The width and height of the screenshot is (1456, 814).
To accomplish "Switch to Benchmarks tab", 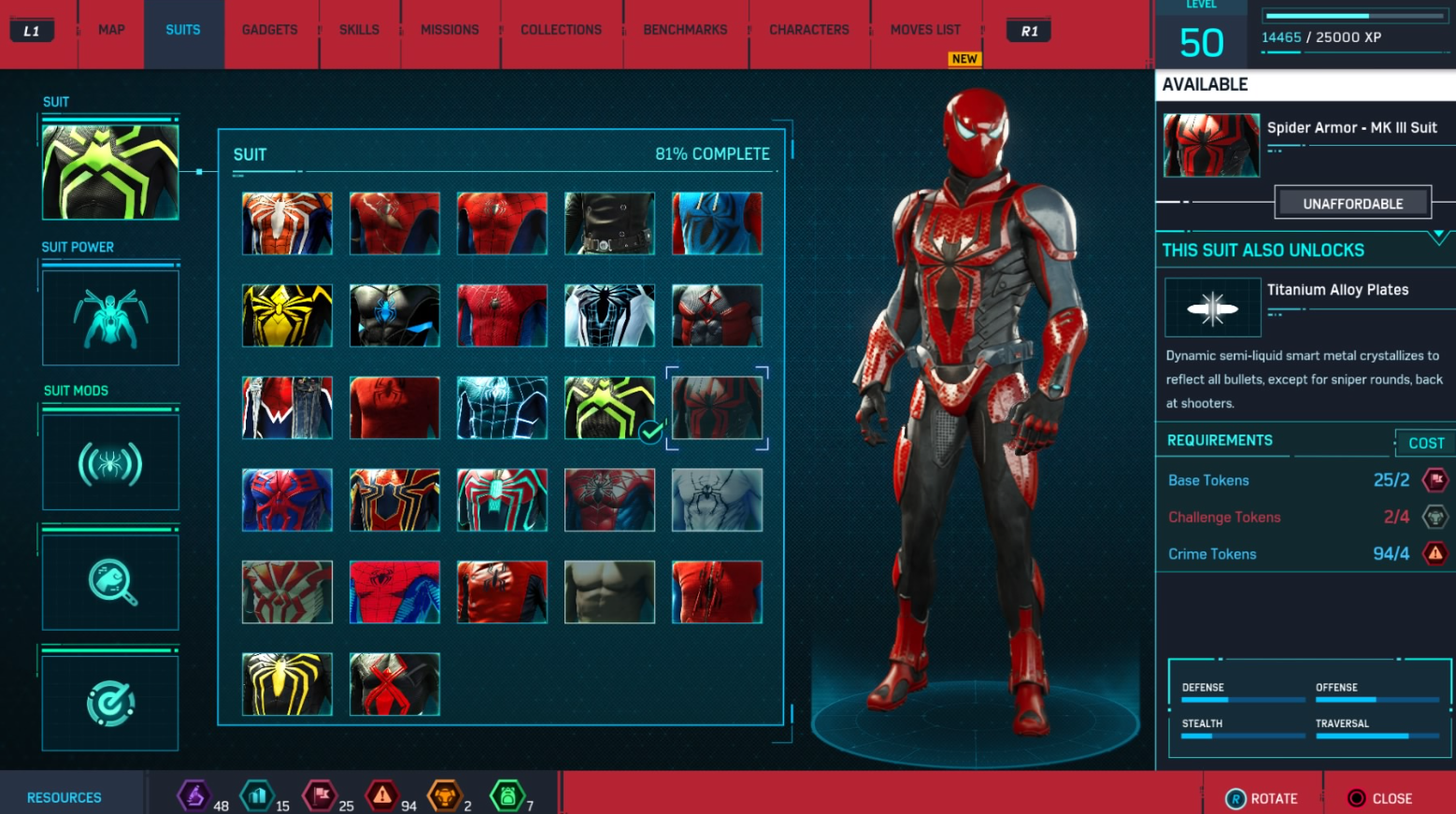I will [x=685, y=30].
